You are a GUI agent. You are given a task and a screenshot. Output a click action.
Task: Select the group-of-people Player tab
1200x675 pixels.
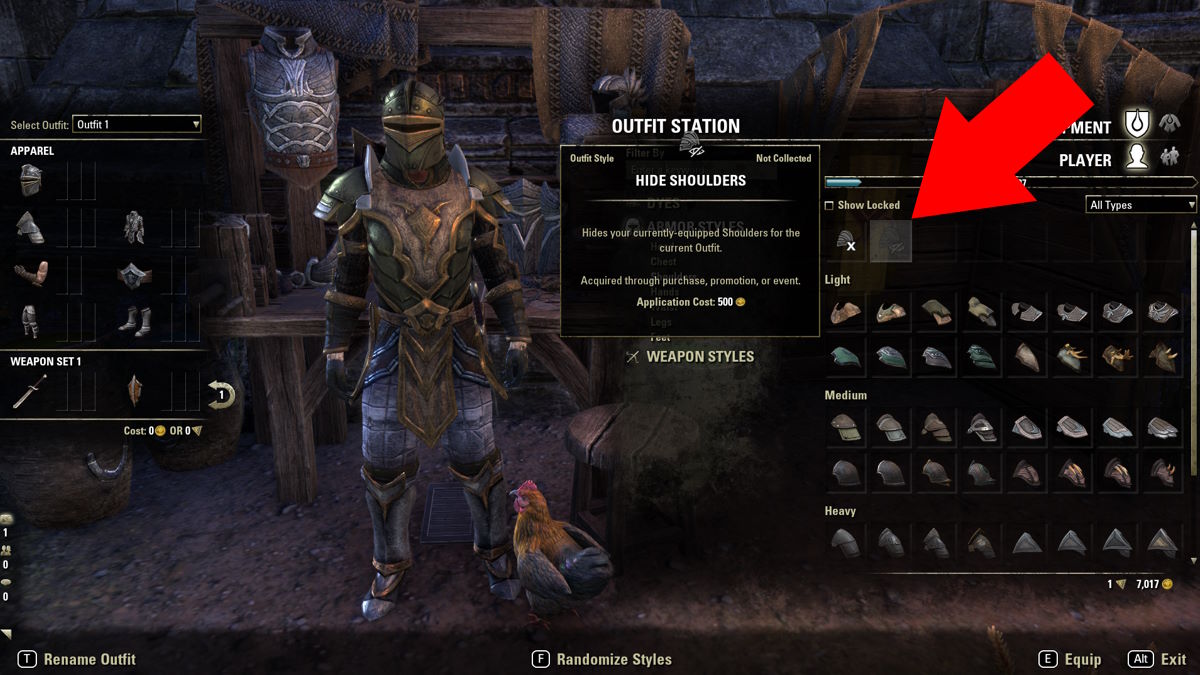click(x=1169, y=158)
